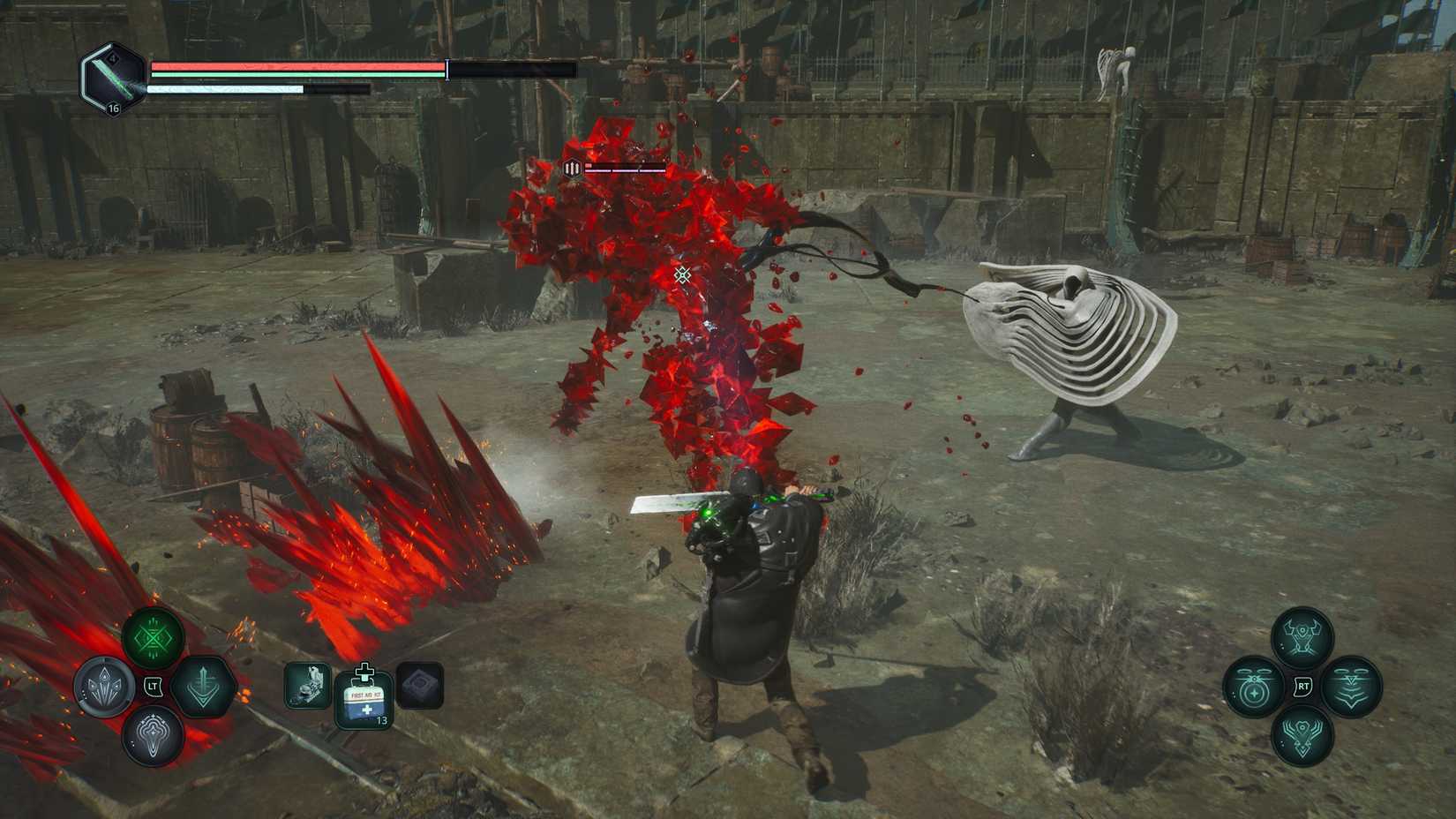Image resolution: width=1456 pixels, height=819 pixels.
Task: Click the winged-heart skill below the RT prompt
Action: (x=1303, y=737)
